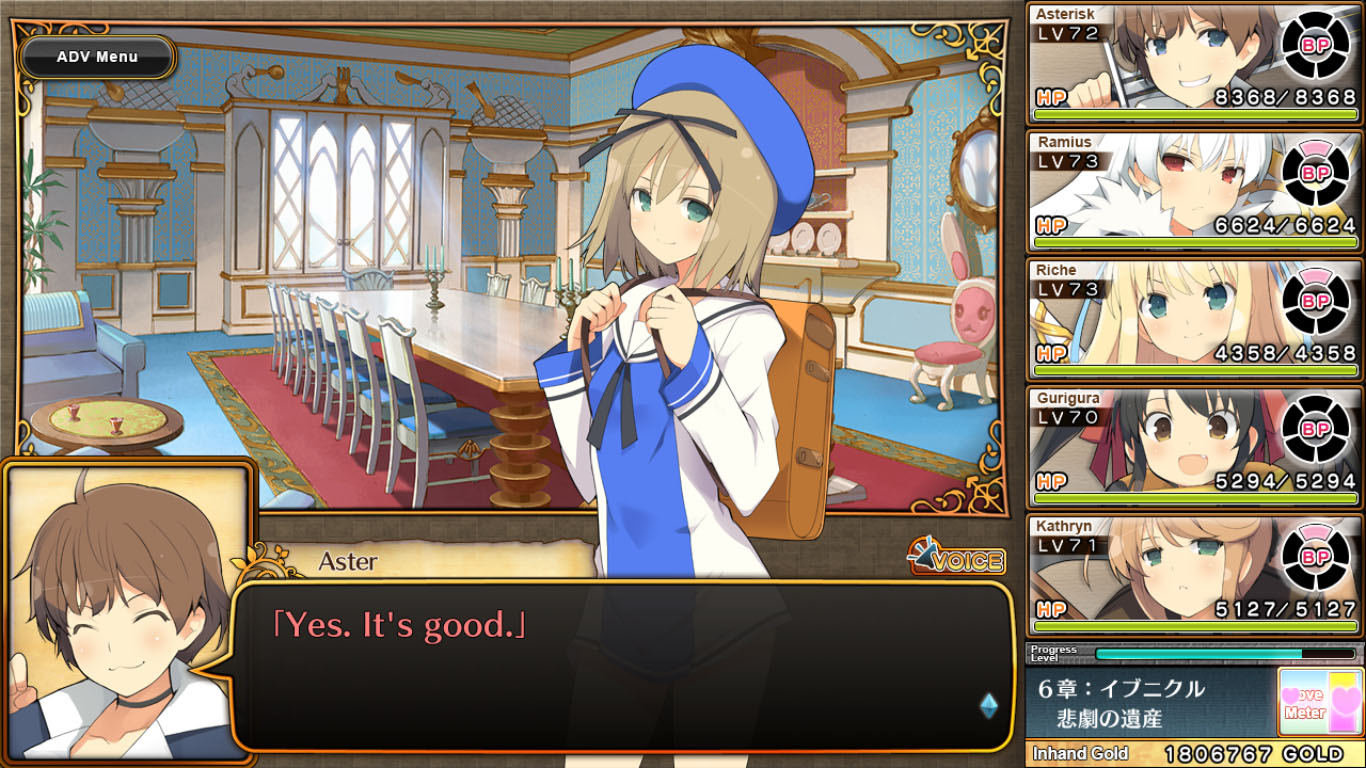Pick Gurigura's party status panel
The width and height of the screenshot is (1366, 768).
tap(1195, 447)
